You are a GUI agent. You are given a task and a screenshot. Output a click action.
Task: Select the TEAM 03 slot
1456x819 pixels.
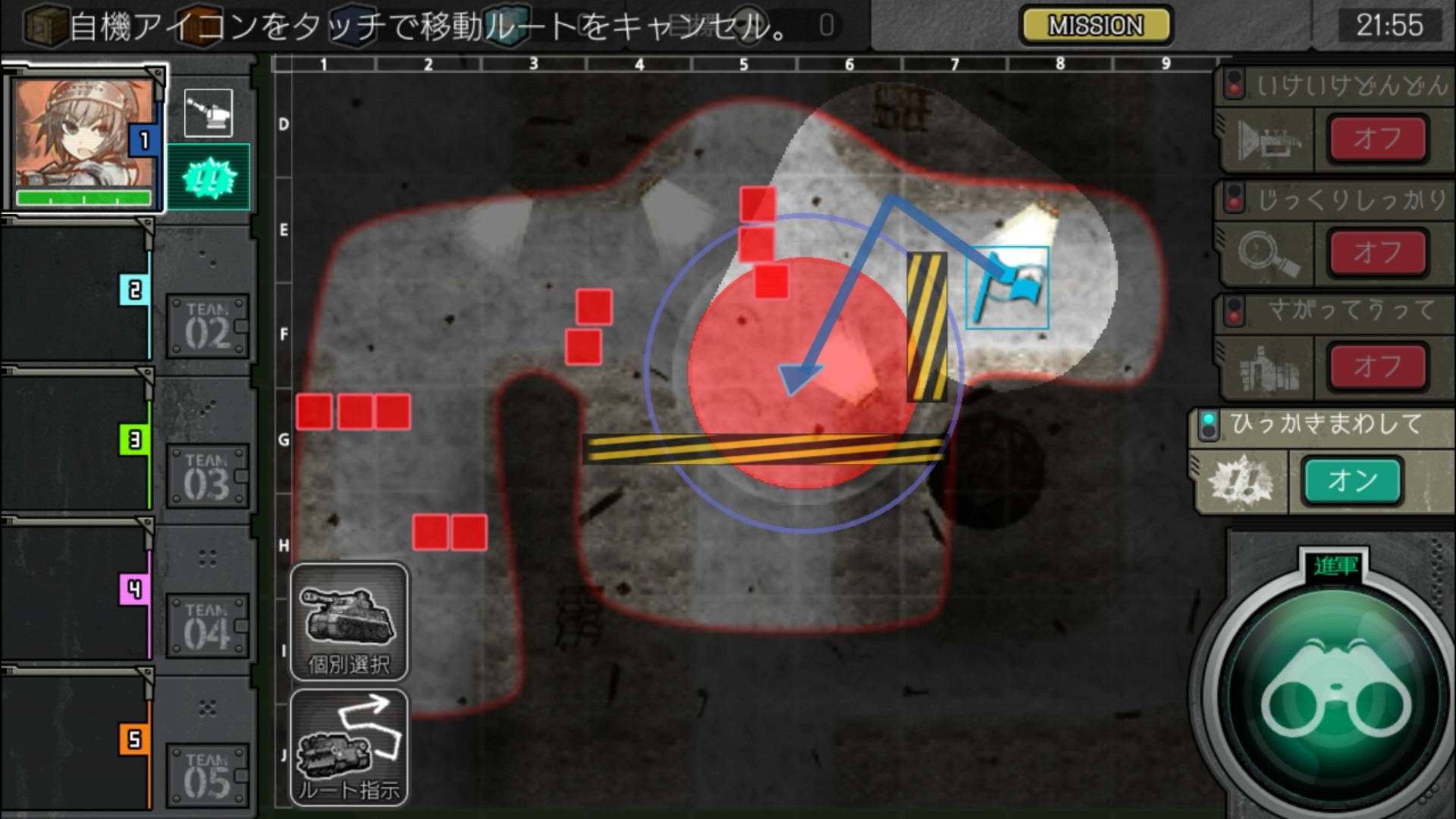(207, 477)
